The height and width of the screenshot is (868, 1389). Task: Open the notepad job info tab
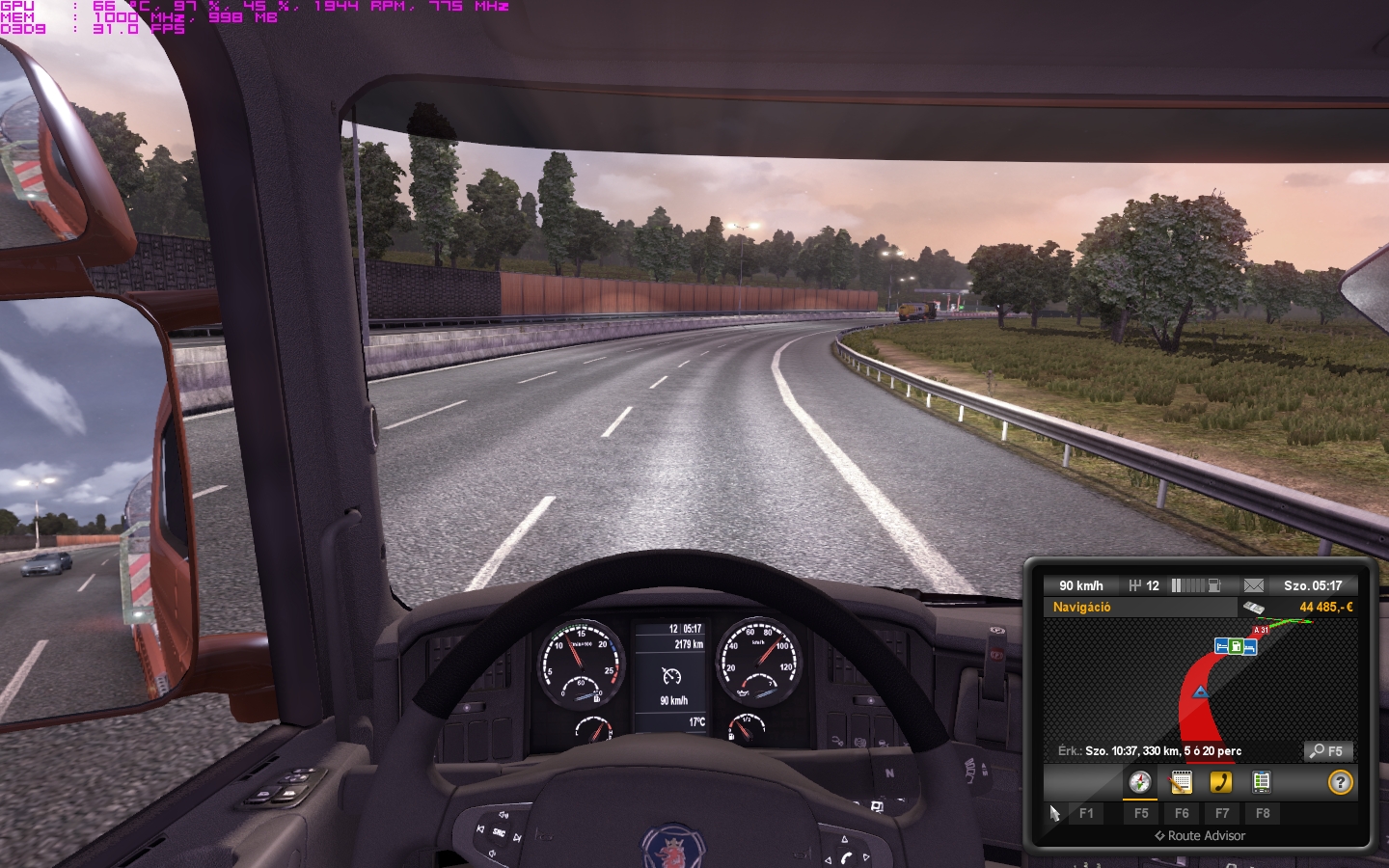click(1181, 782)
